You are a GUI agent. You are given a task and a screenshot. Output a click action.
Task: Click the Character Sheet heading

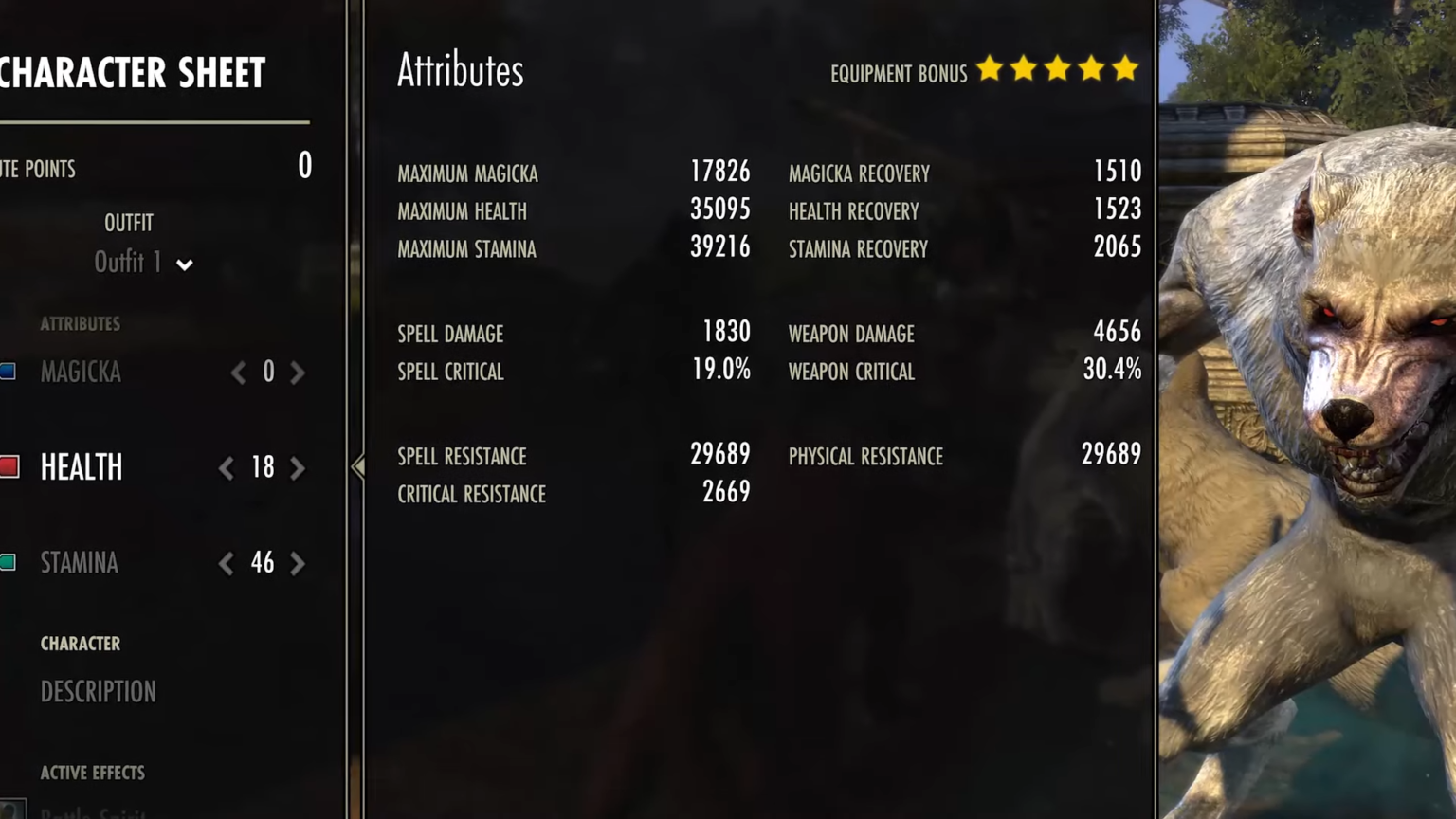pos(133,72)
